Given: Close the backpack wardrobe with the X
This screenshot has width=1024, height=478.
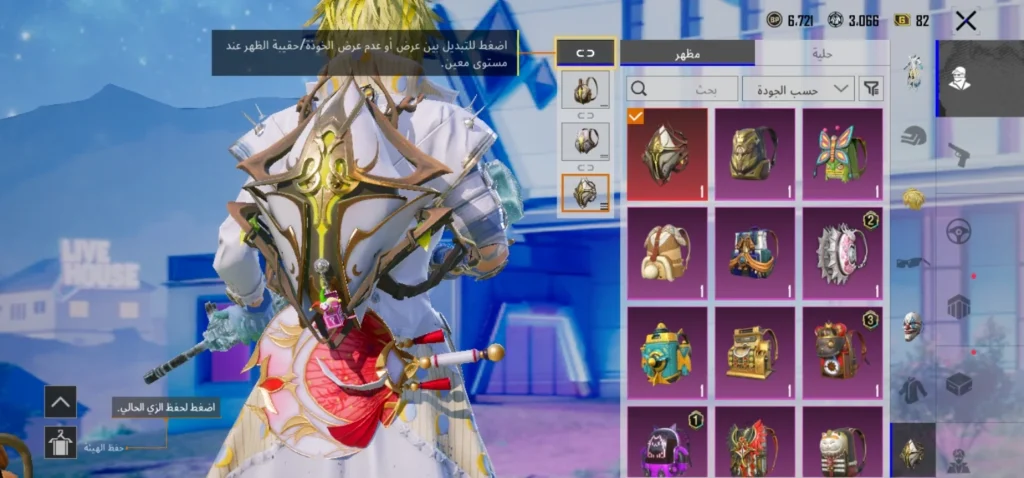Looking at the screenshot, I should 966,20.
